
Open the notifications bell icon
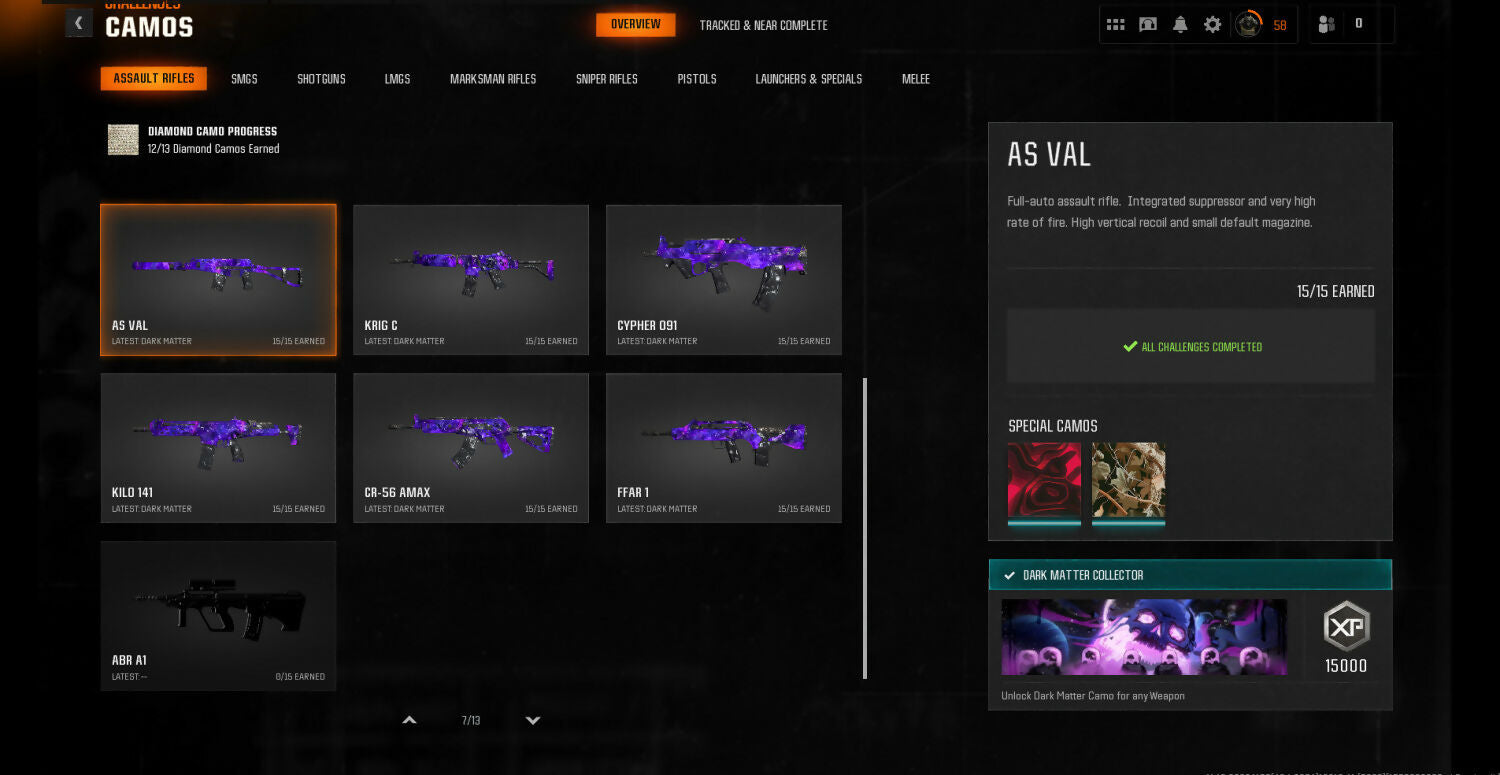pyautogui.click(x=1180, y=25)
